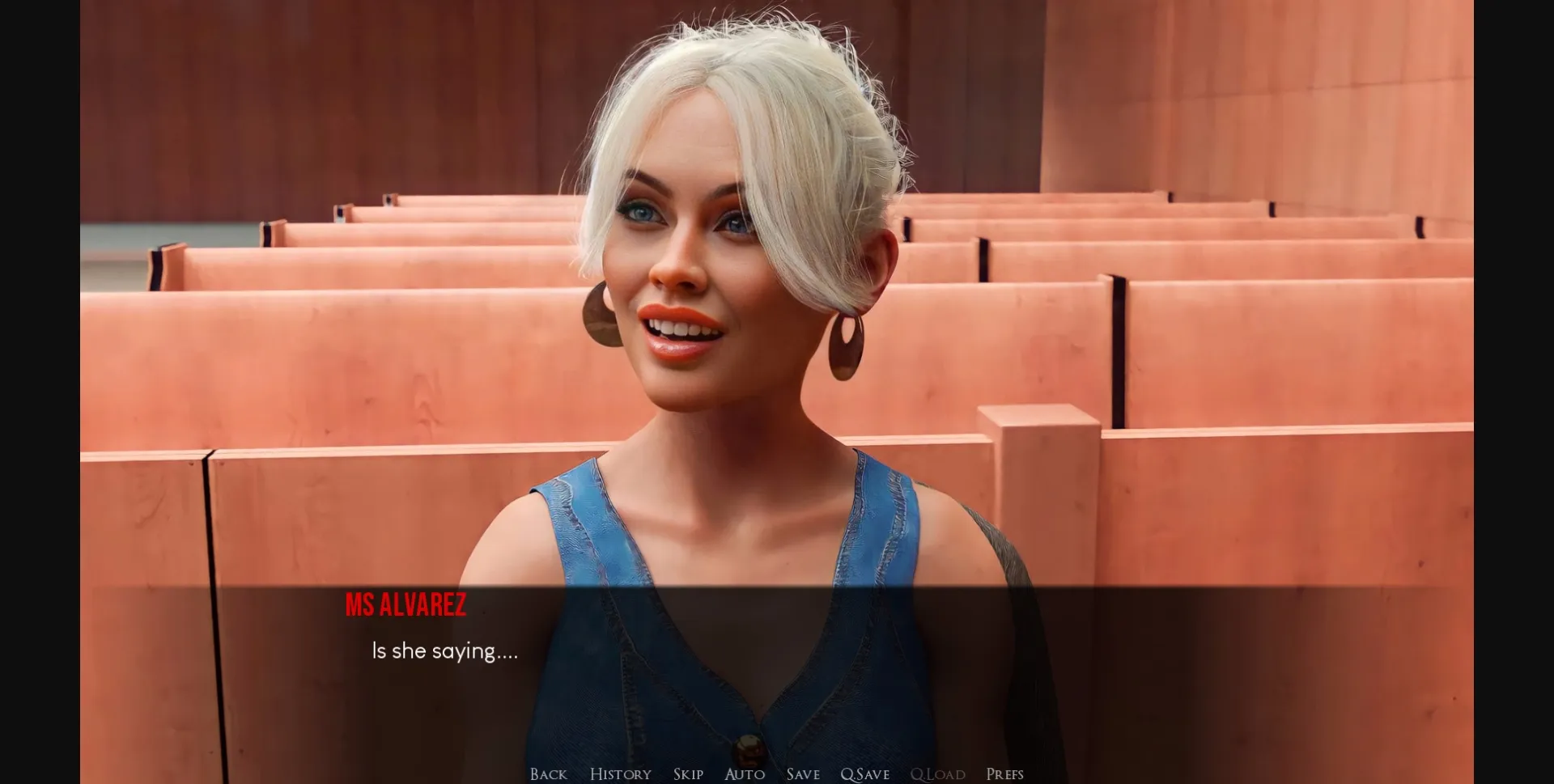This screenshot has height=784, width=1554.
Task: Open the Prefs preferences screen
Action: point(1005,774)
